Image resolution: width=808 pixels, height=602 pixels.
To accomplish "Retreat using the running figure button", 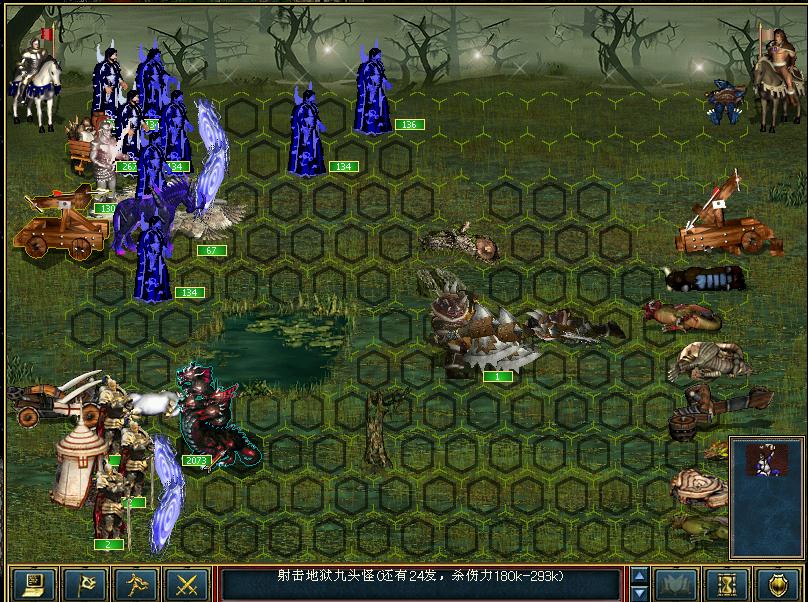I will pyautogui.click(x=134, y=583).
